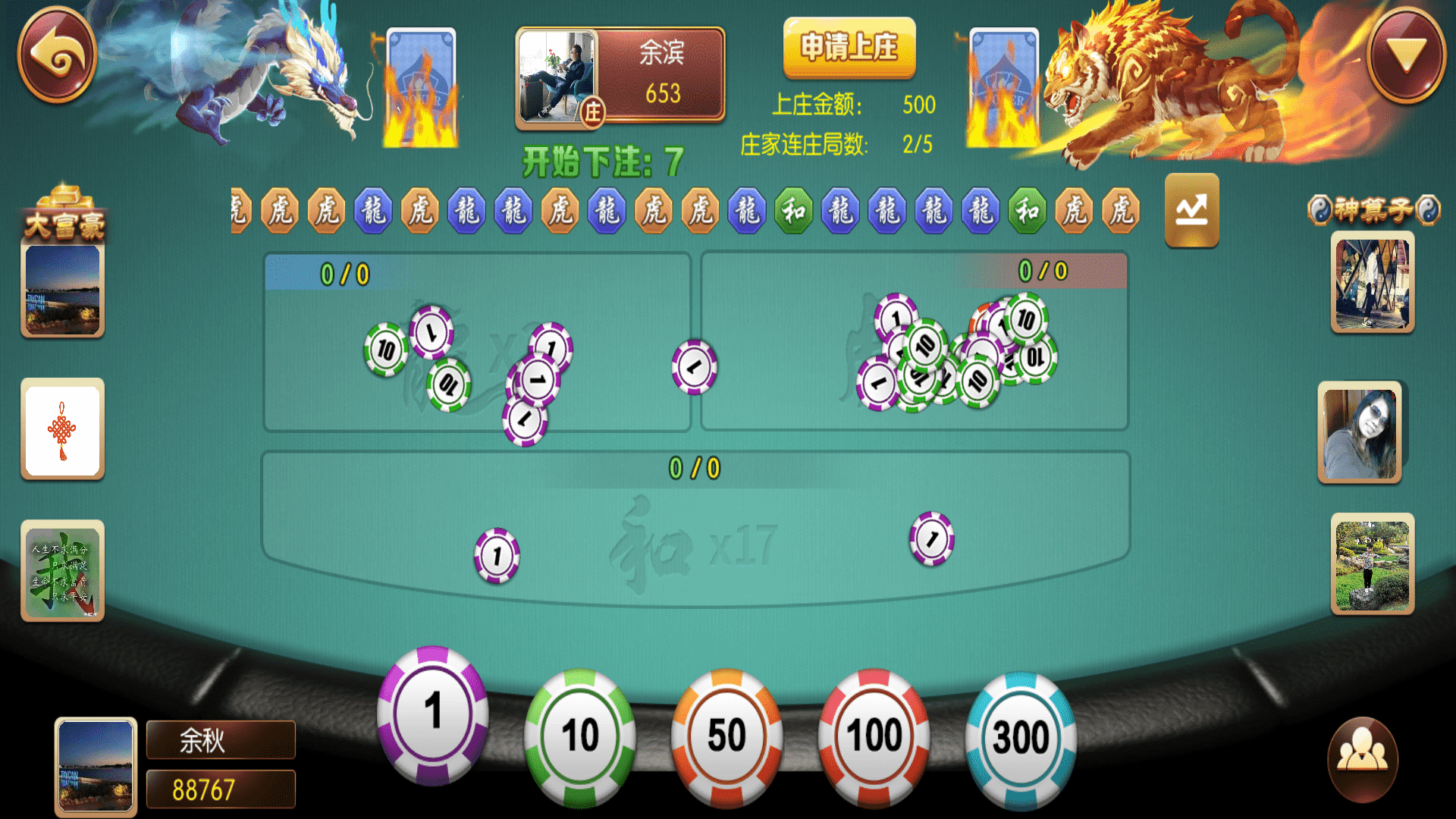The width and height of the screenshot is (1456, 819).
Task: Open the player list icon
Action: pos(1362,758)
